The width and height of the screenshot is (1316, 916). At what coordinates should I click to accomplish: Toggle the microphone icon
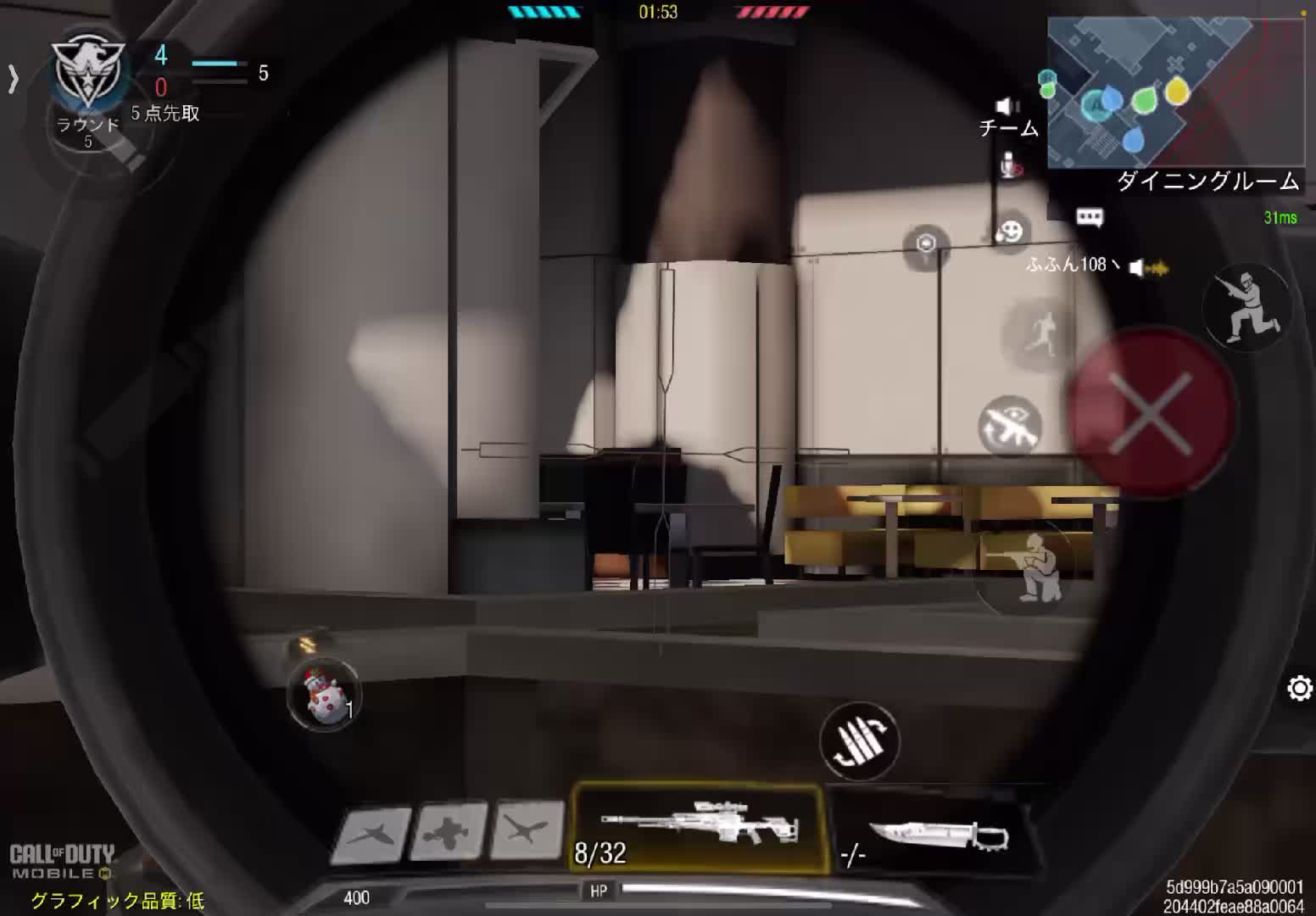pyautogui.click(x=1008, y=165)
